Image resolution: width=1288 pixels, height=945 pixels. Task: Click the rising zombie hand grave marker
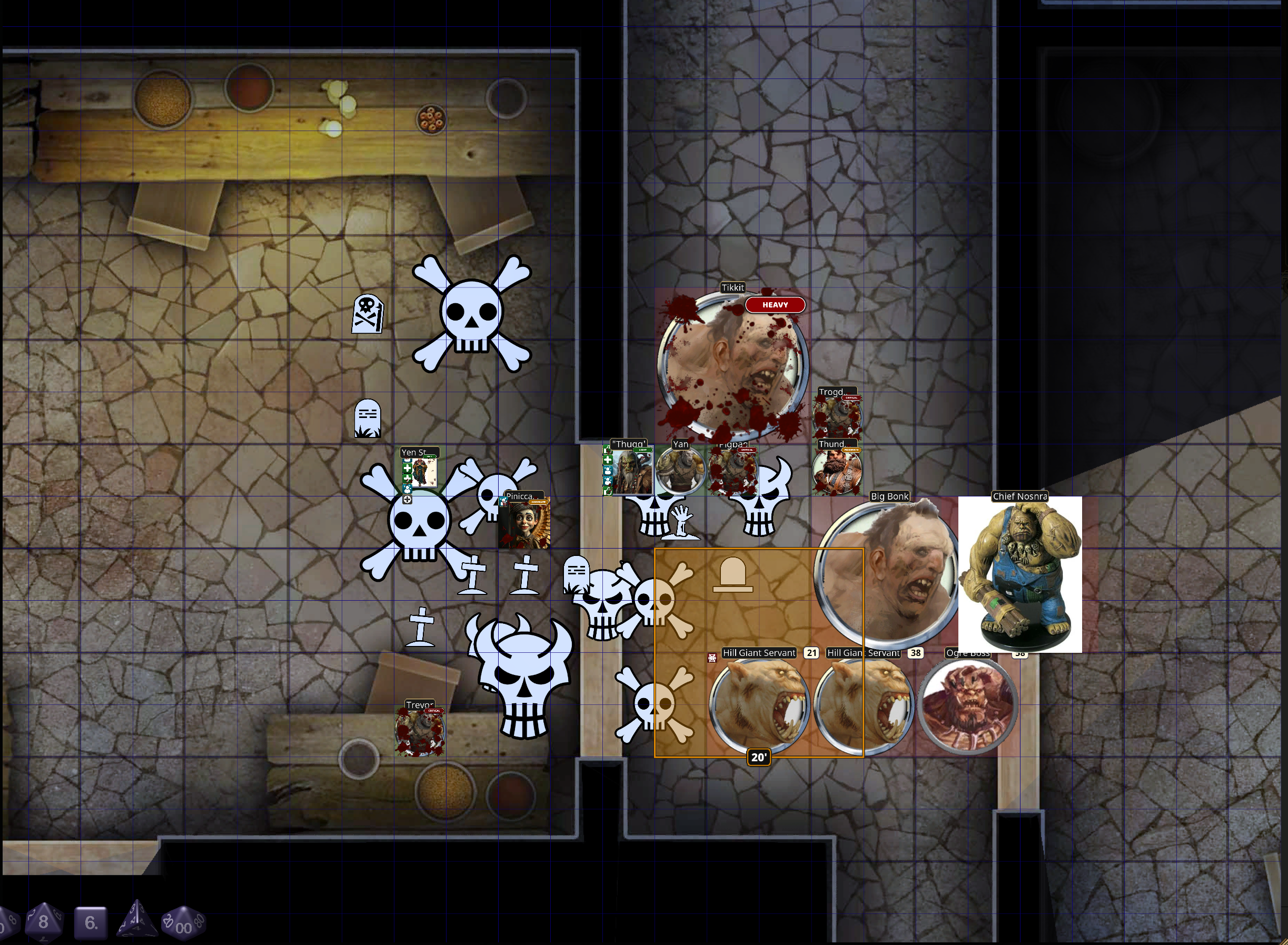pos(681,523)
